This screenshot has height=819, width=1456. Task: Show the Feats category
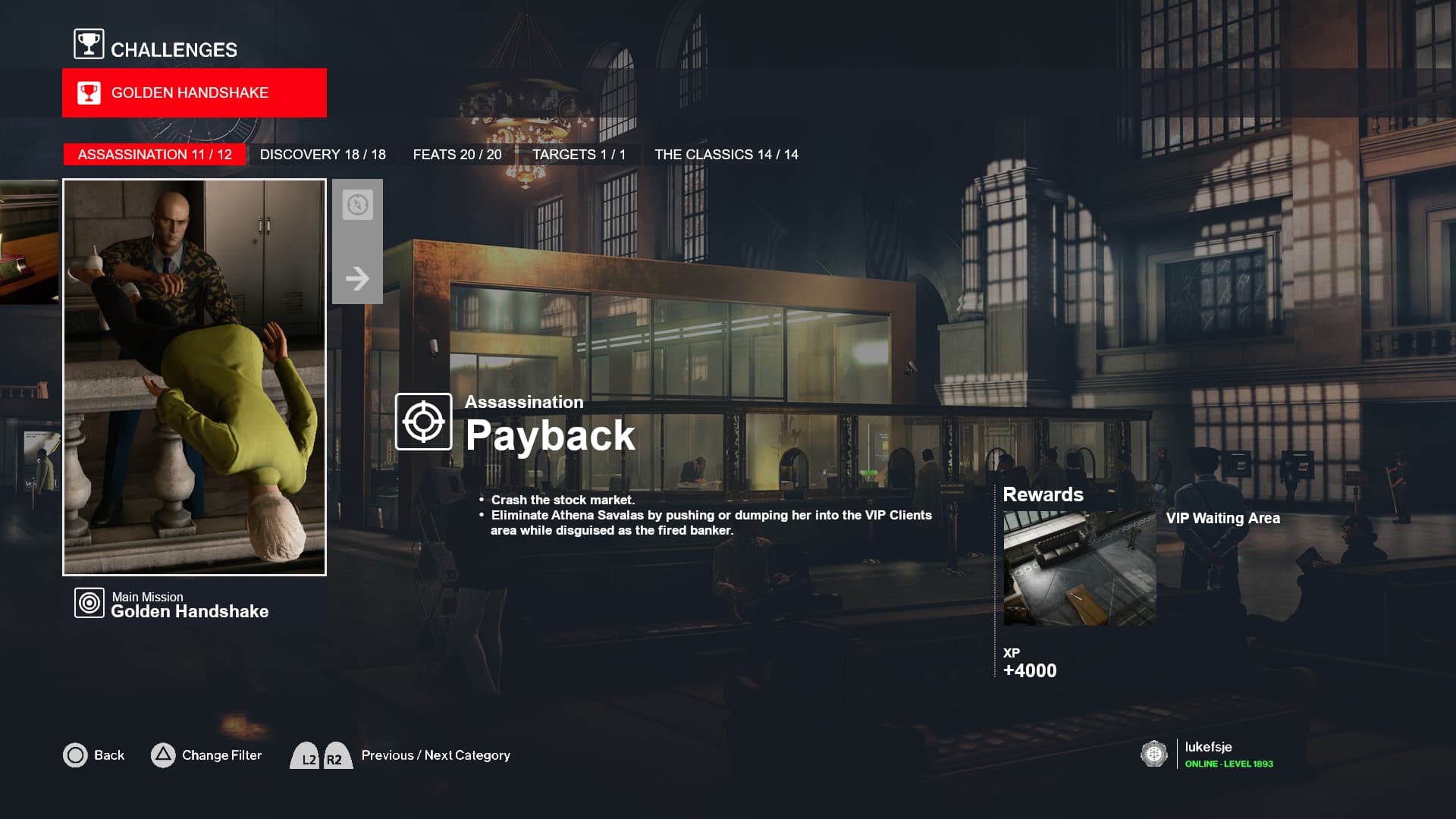coord(457,155)
